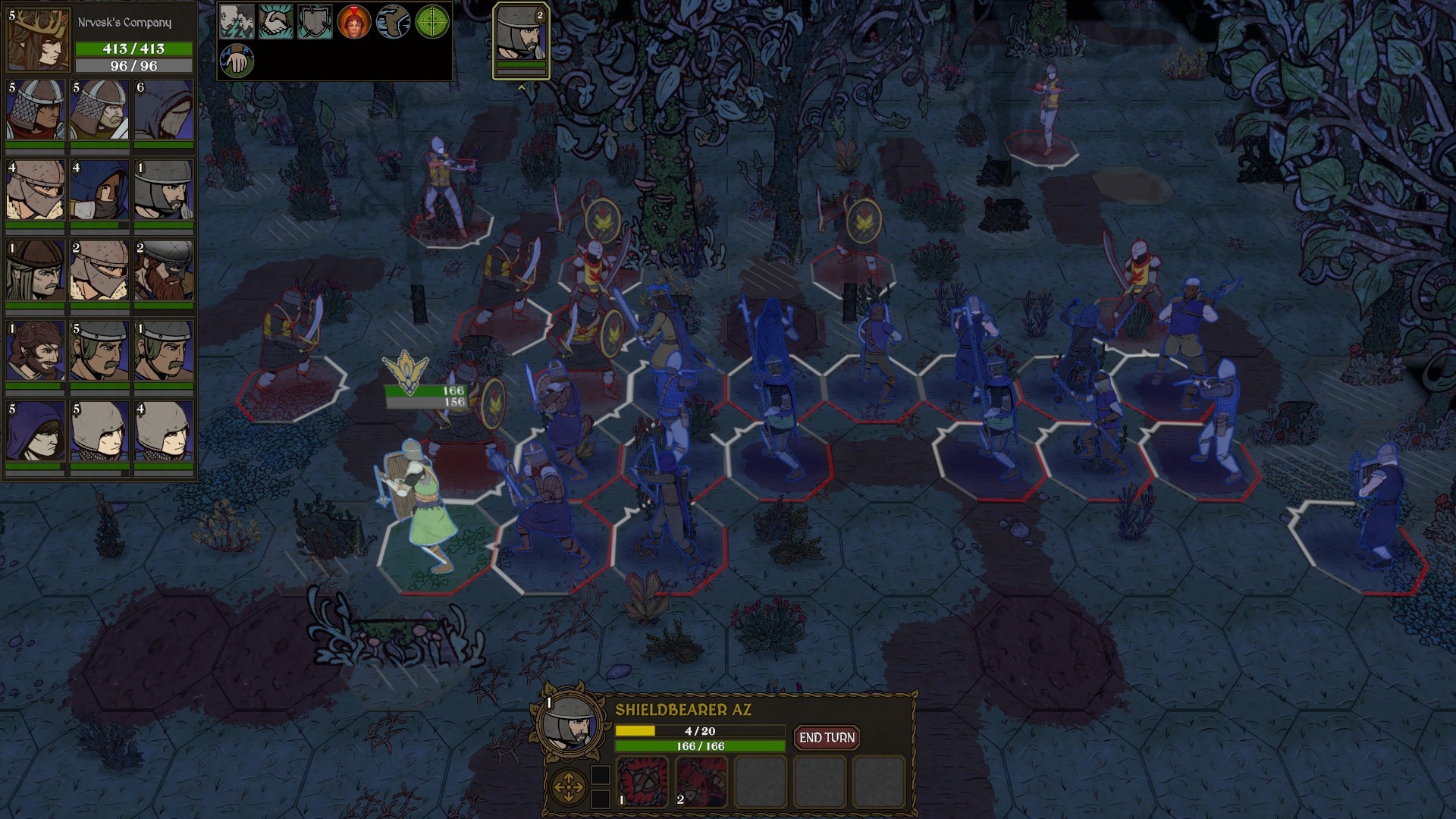End the current turn
The width and height of the screenshot is (1456, 819).
pyautogui.click(x=826, y=737)
